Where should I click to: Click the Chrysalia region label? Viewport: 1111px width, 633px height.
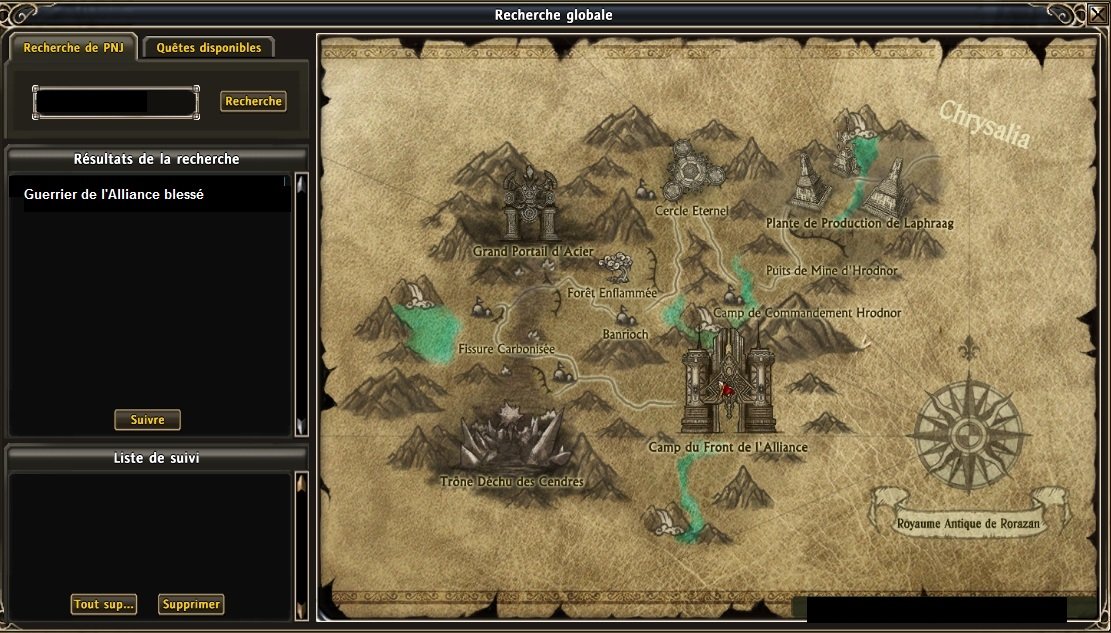pyautogui.click(x=984, y=124)
